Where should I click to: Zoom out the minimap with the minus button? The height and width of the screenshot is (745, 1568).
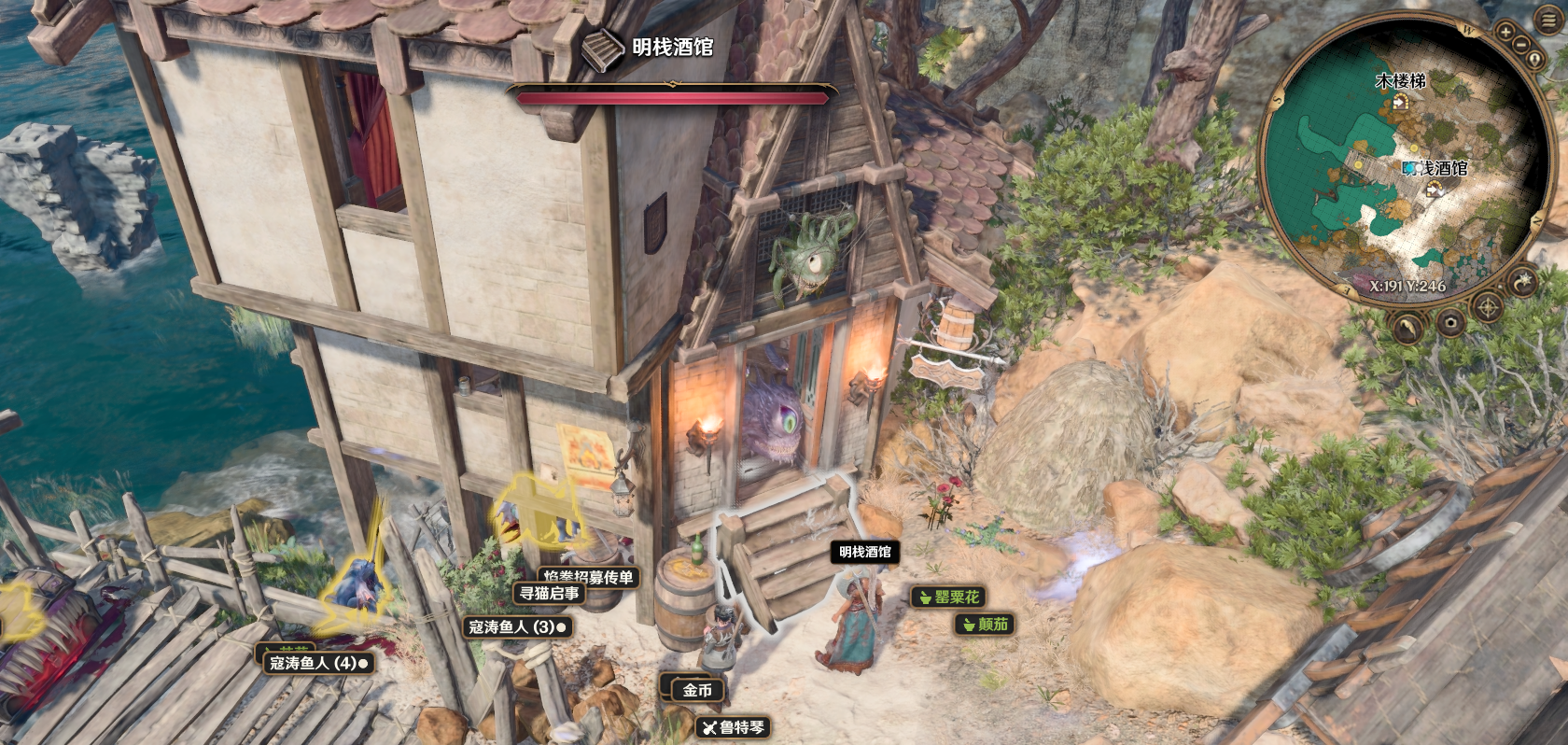[1522, 43]
